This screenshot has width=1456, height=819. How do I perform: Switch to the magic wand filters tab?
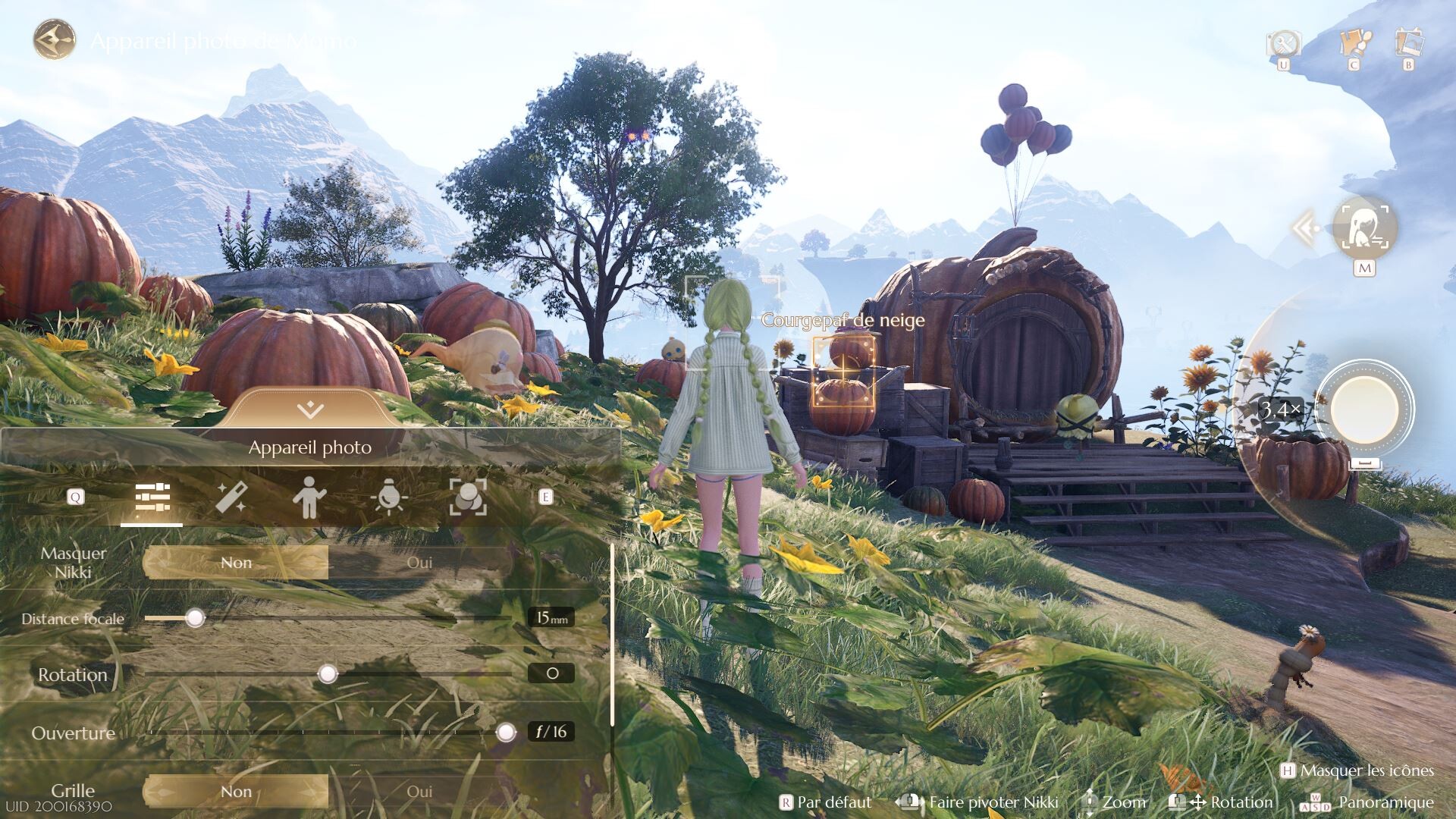(231, 498)
